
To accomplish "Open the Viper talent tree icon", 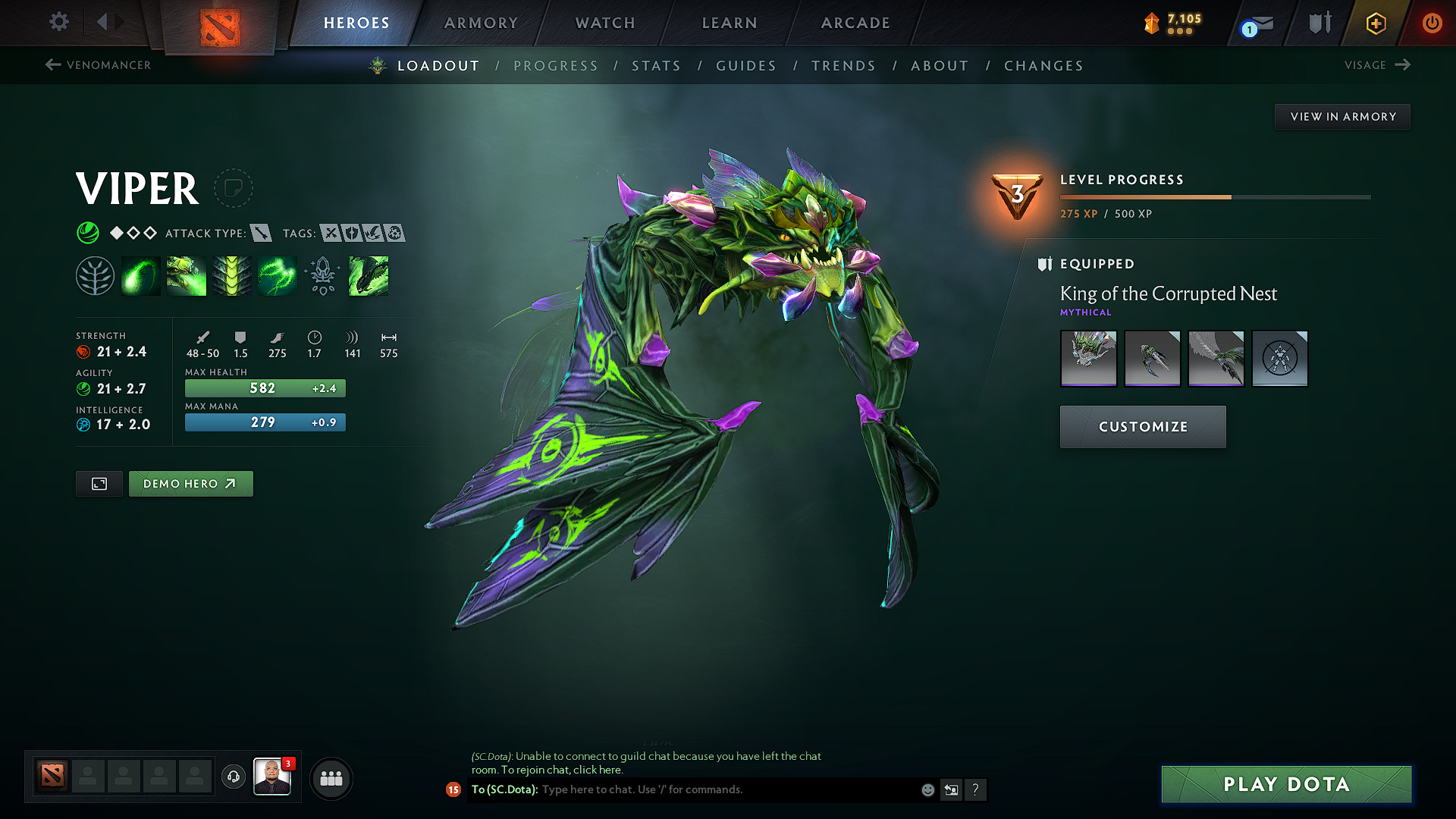I will (95, 275).
